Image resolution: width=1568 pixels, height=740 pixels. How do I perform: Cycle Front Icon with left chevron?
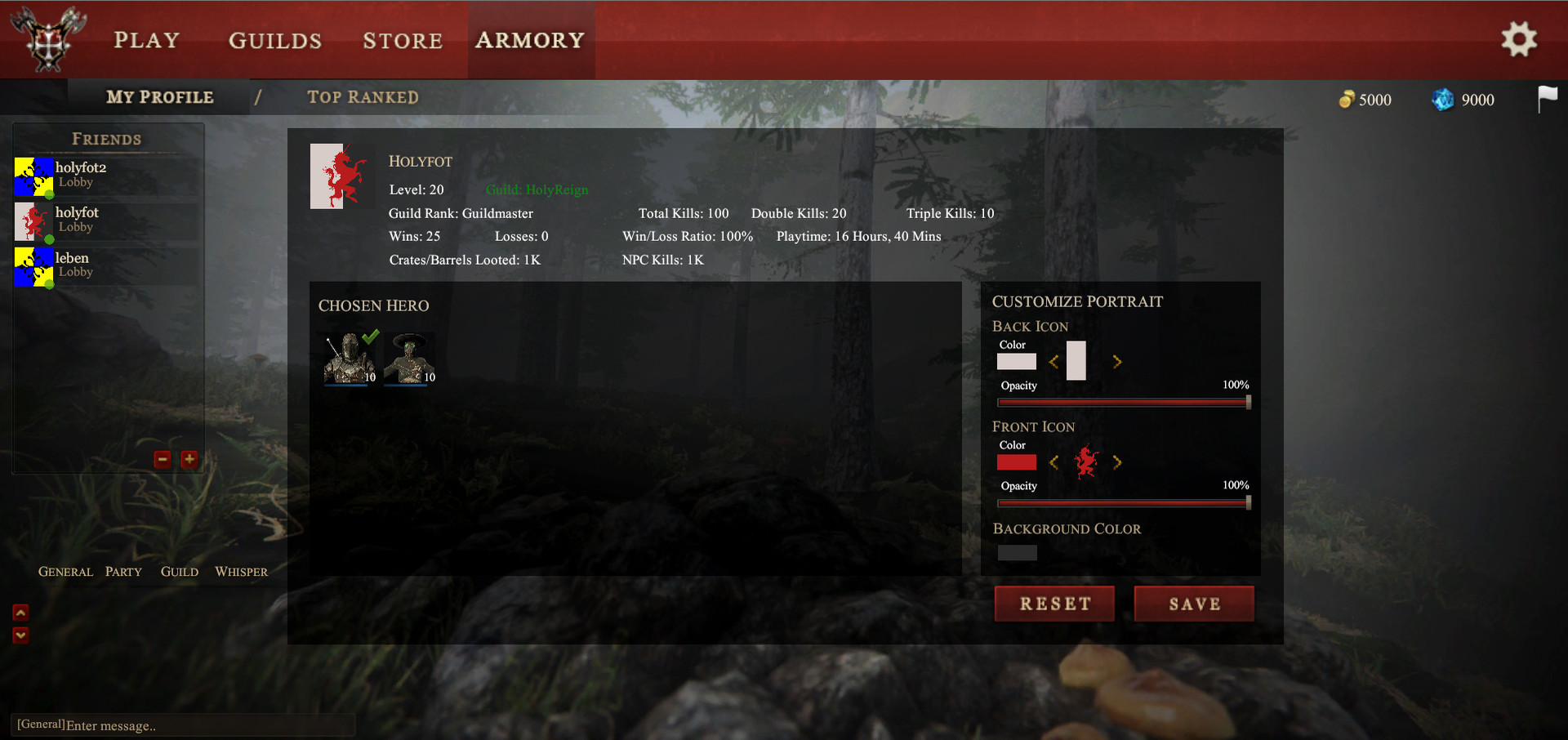pos(1053,462)
